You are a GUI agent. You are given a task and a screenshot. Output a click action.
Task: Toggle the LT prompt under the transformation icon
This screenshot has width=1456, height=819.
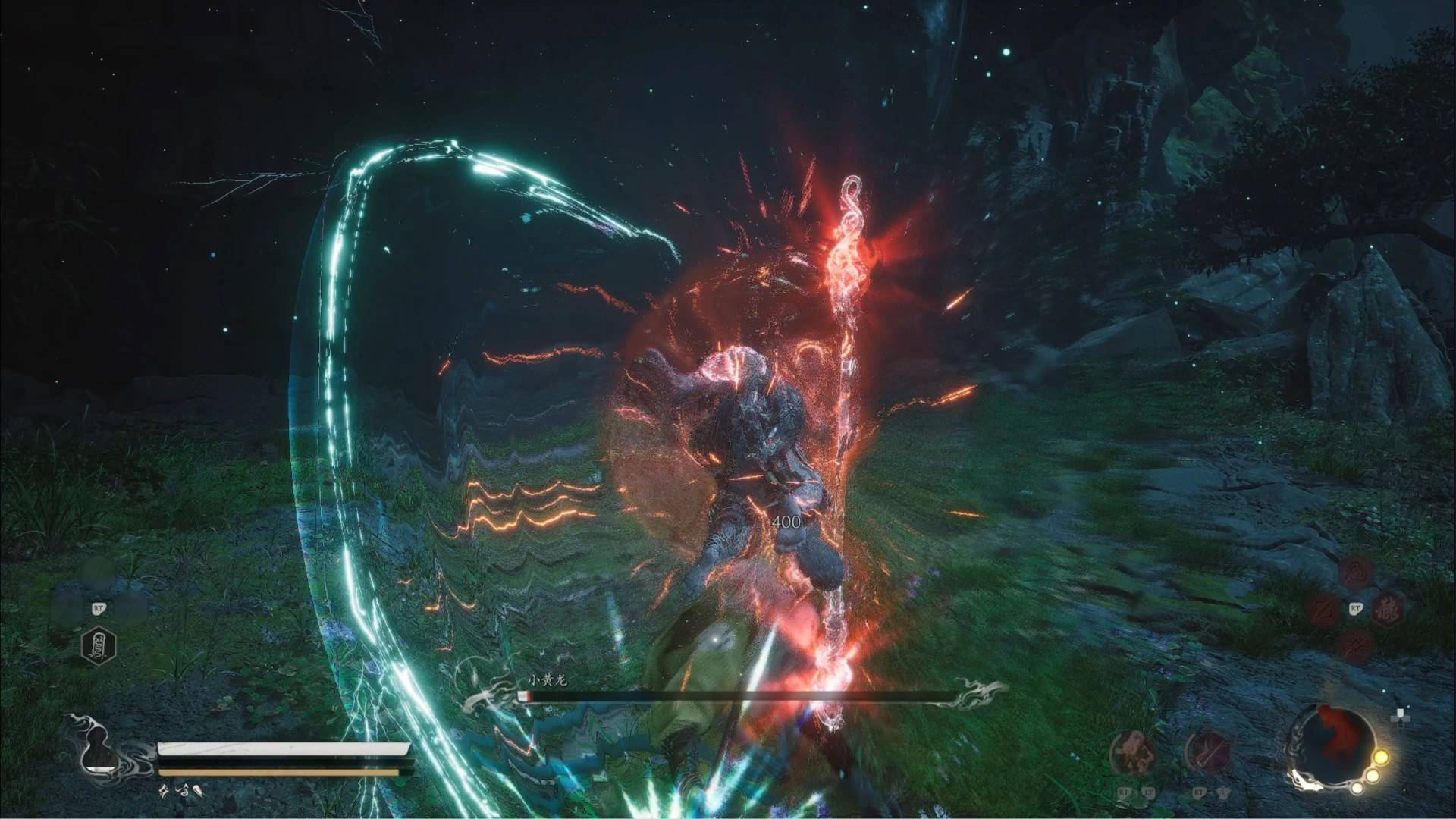pos(1150,792)
